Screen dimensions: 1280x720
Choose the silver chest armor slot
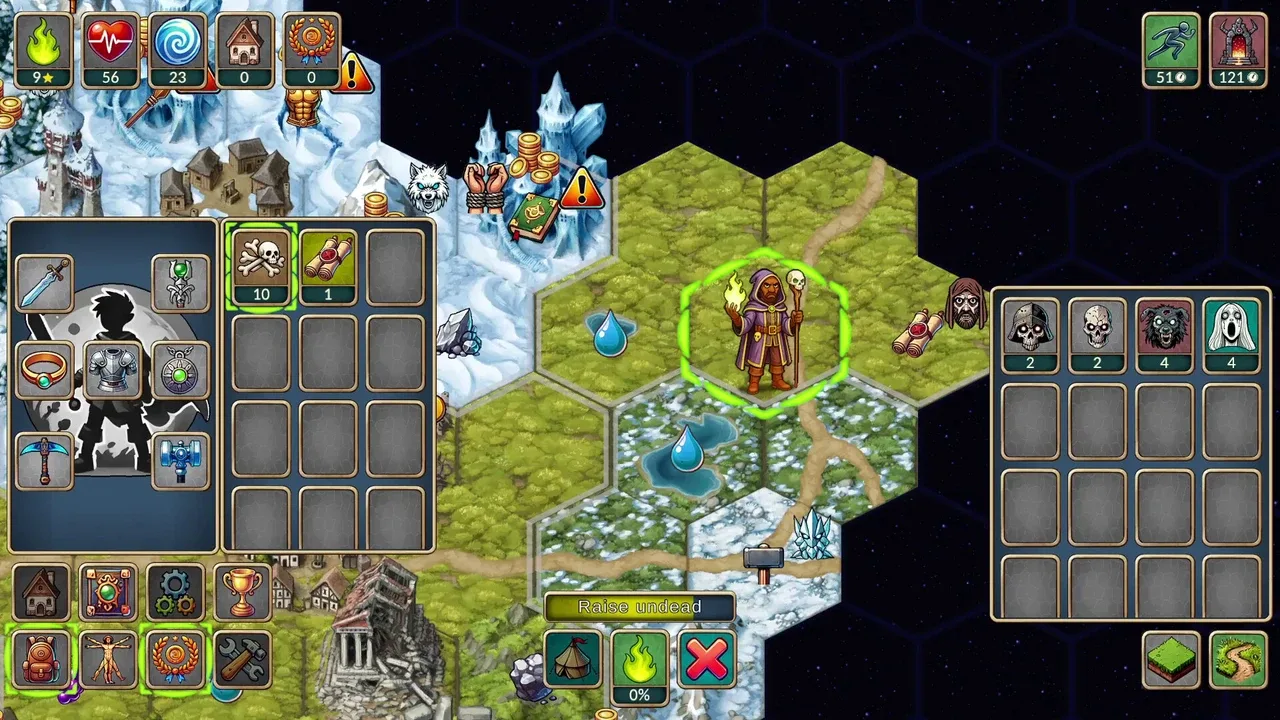111,370
